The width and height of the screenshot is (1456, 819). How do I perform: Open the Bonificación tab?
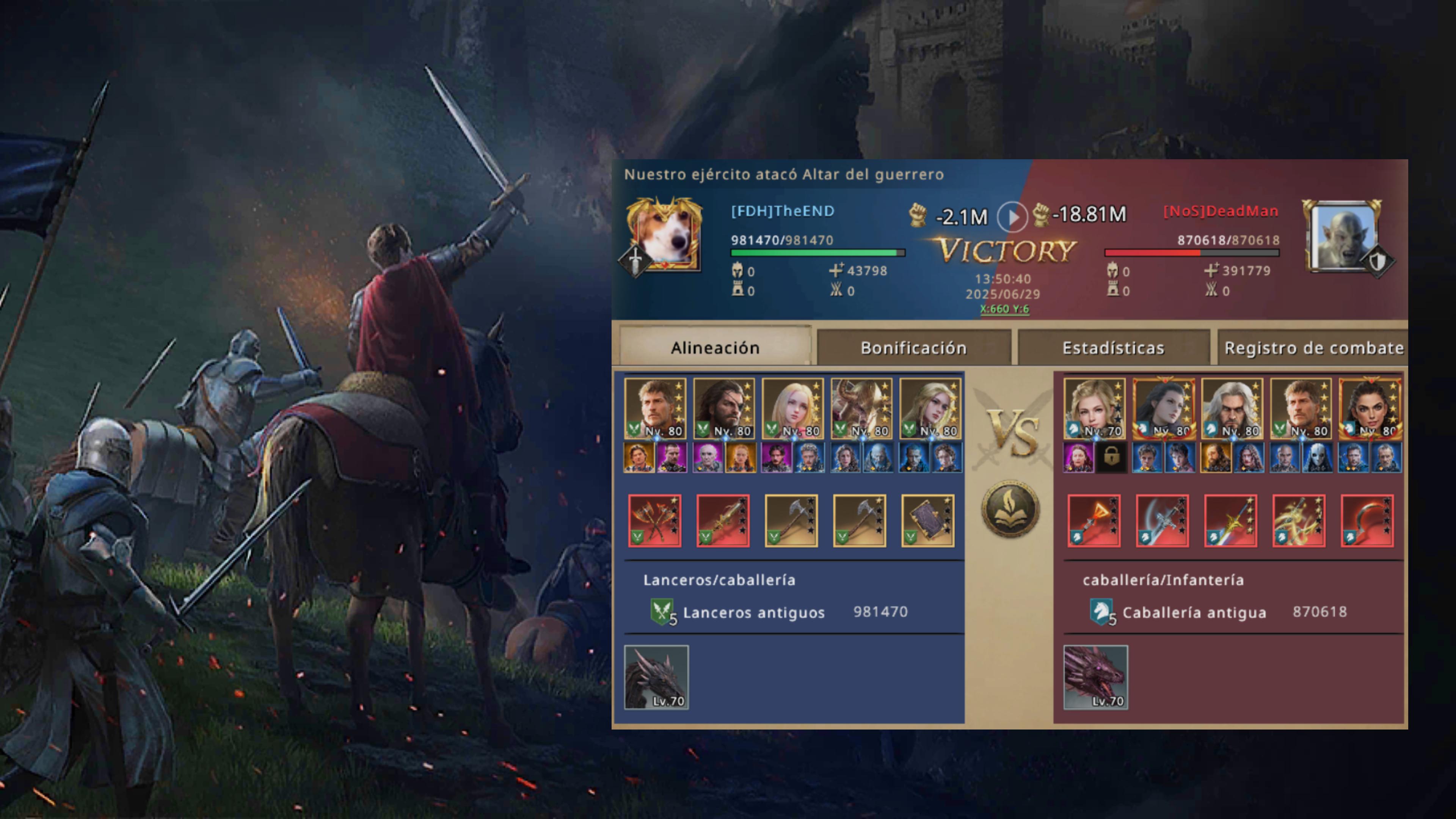[913, 348]
